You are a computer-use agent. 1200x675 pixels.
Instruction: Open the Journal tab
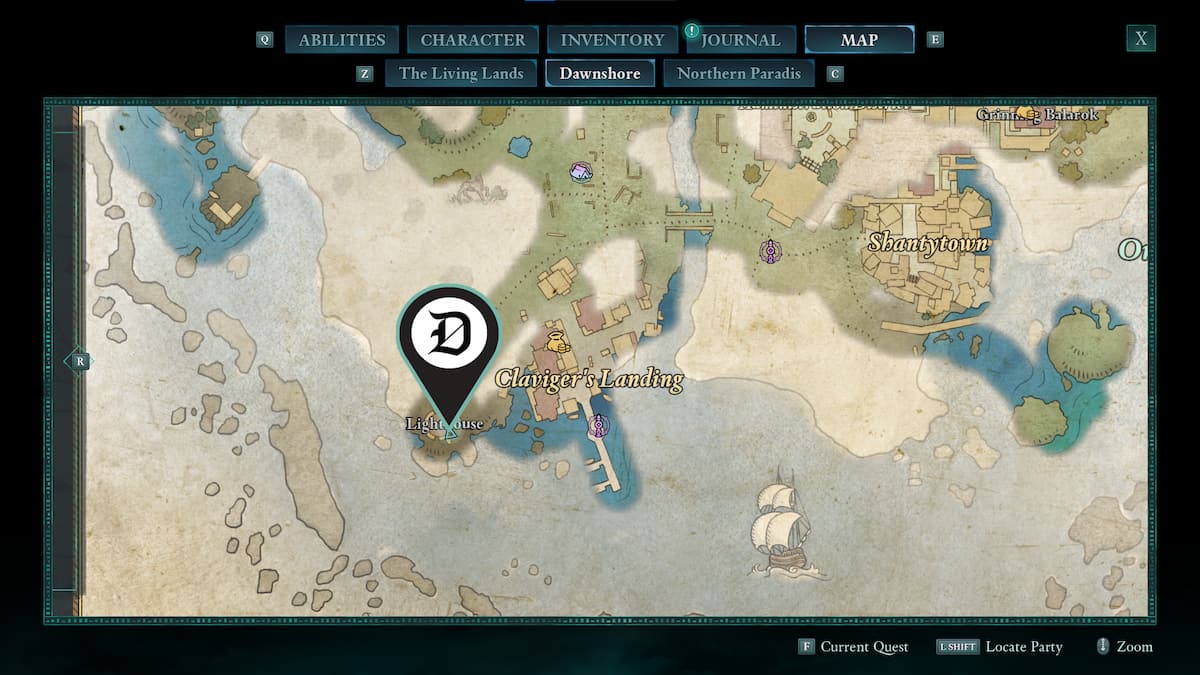coord(740,40)
